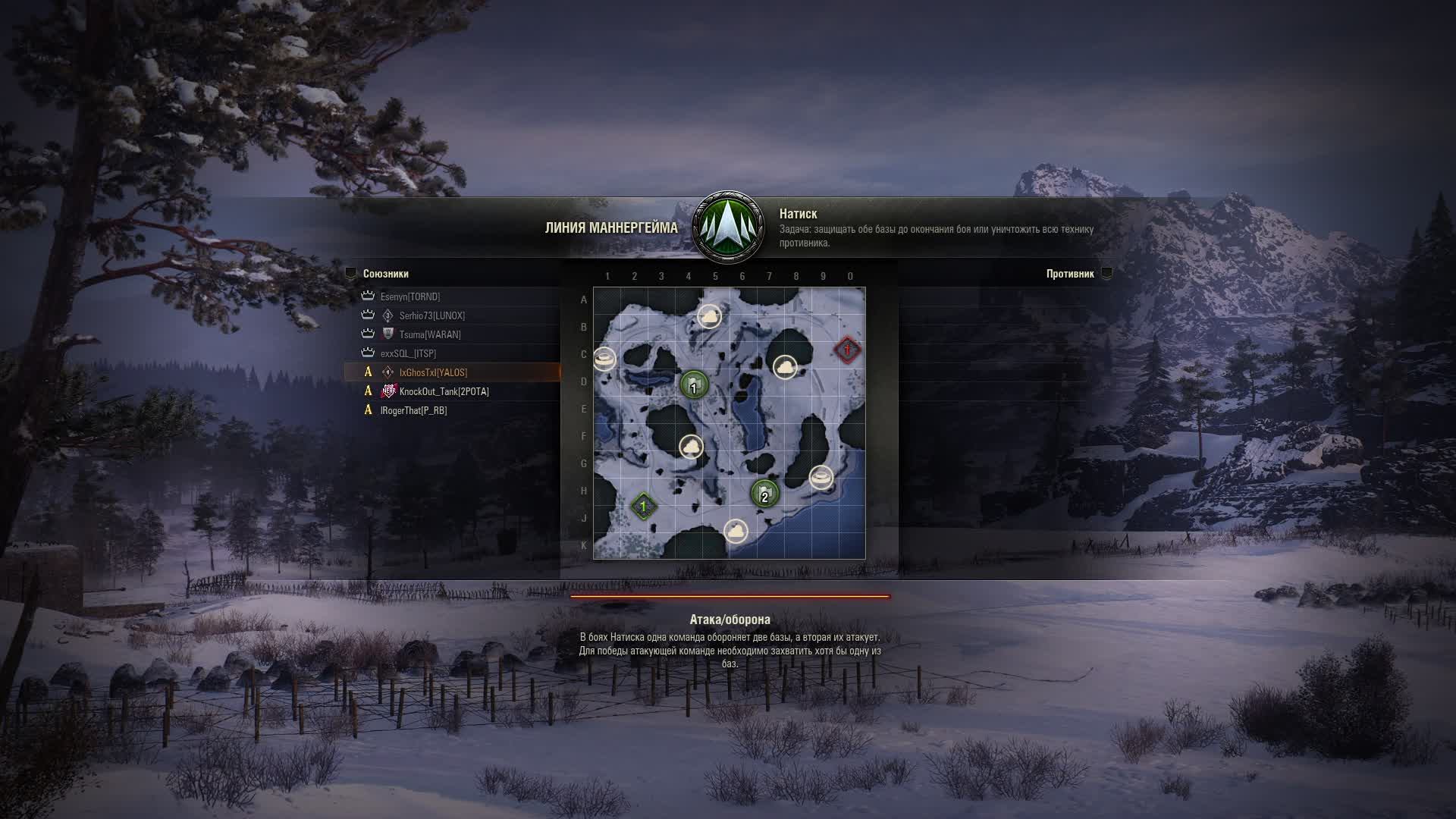
Task: Select IRogerThat[P_RB] player row
Action: coord(414,410)
